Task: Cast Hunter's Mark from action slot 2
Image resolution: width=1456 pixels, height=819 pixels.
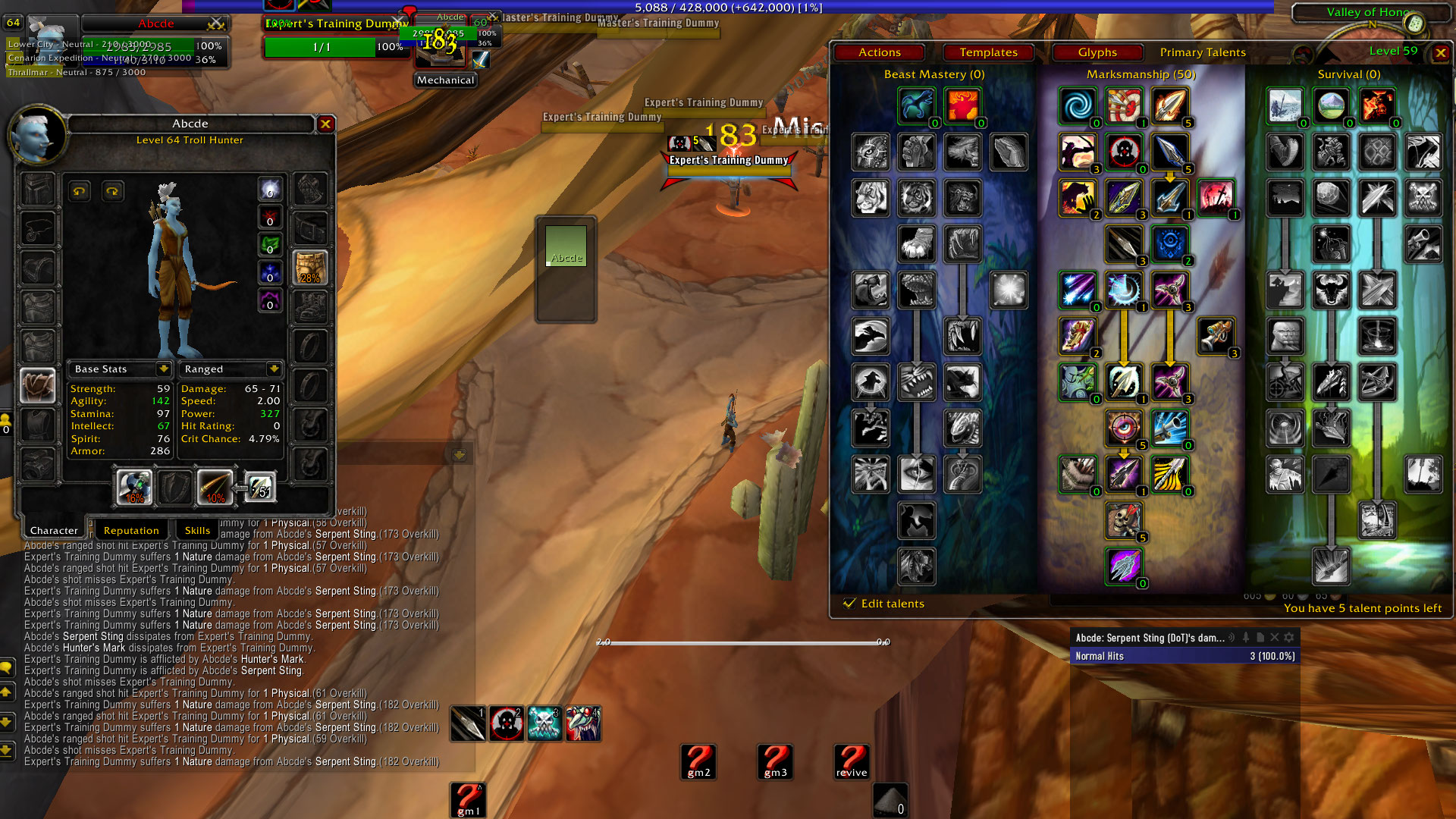Action: [507, 724]
